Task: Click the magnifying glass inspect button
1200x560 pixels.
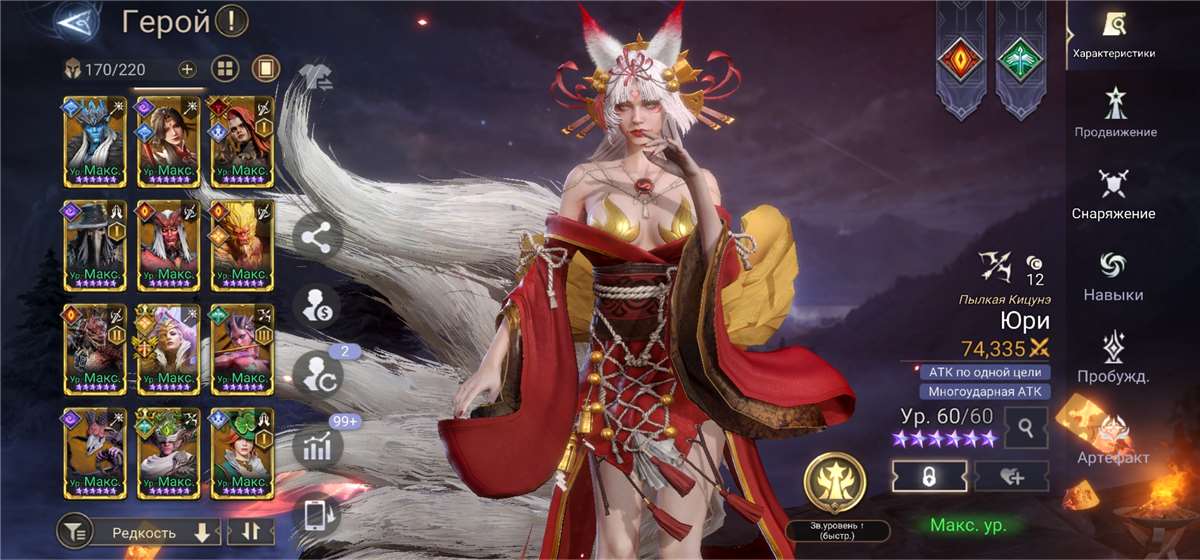Action: pyautogui.click(x=1026, y=428)
